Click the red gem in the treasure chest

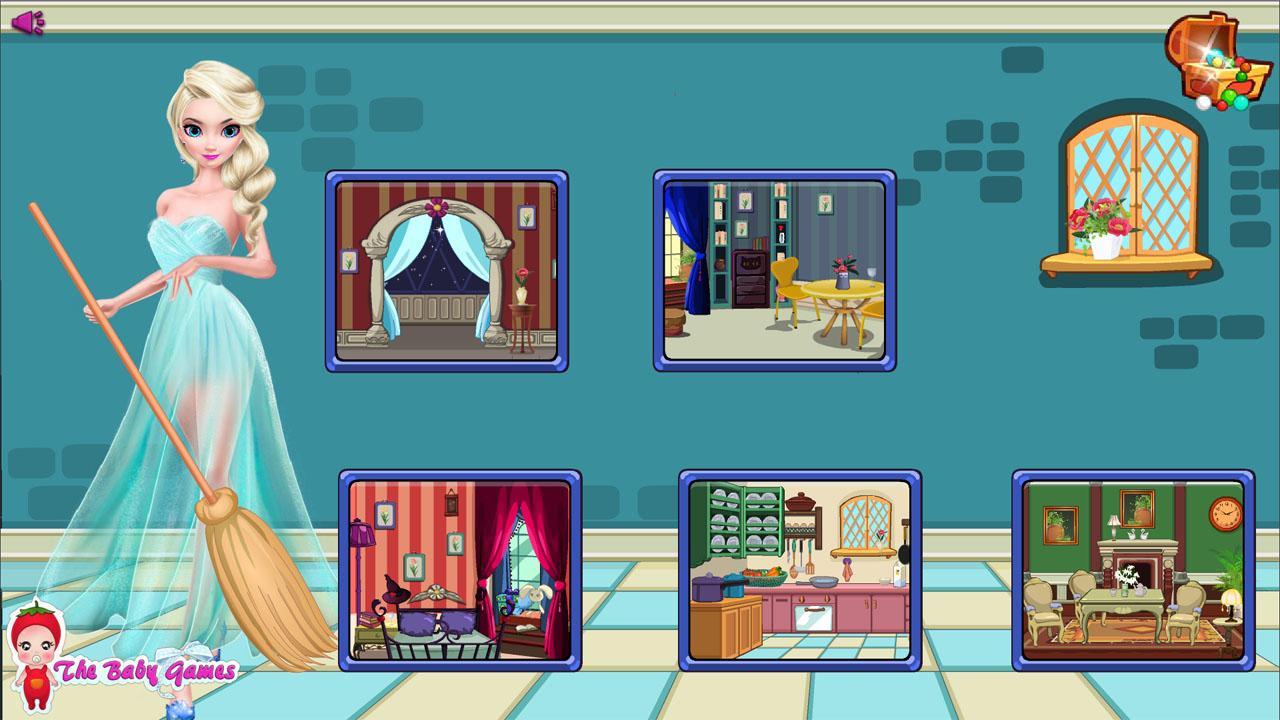pos(1240,60)
